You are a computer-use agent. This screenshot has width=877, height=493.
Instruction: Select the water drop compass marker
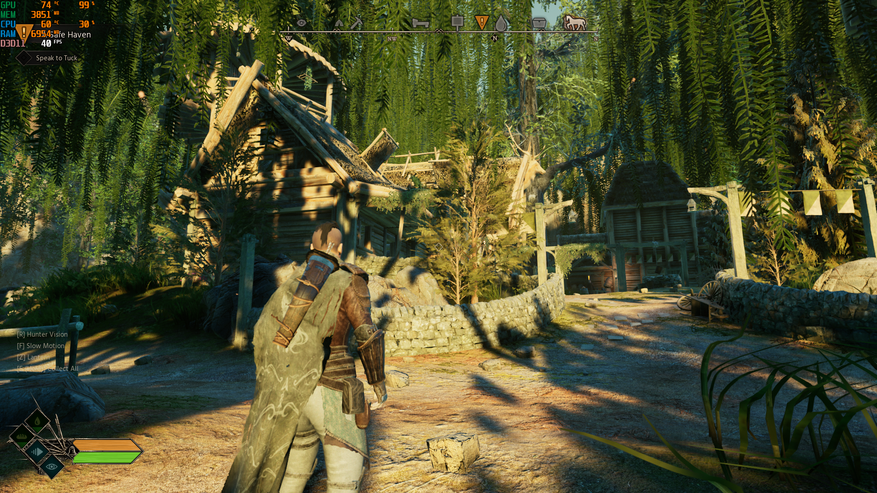point(502,22)
